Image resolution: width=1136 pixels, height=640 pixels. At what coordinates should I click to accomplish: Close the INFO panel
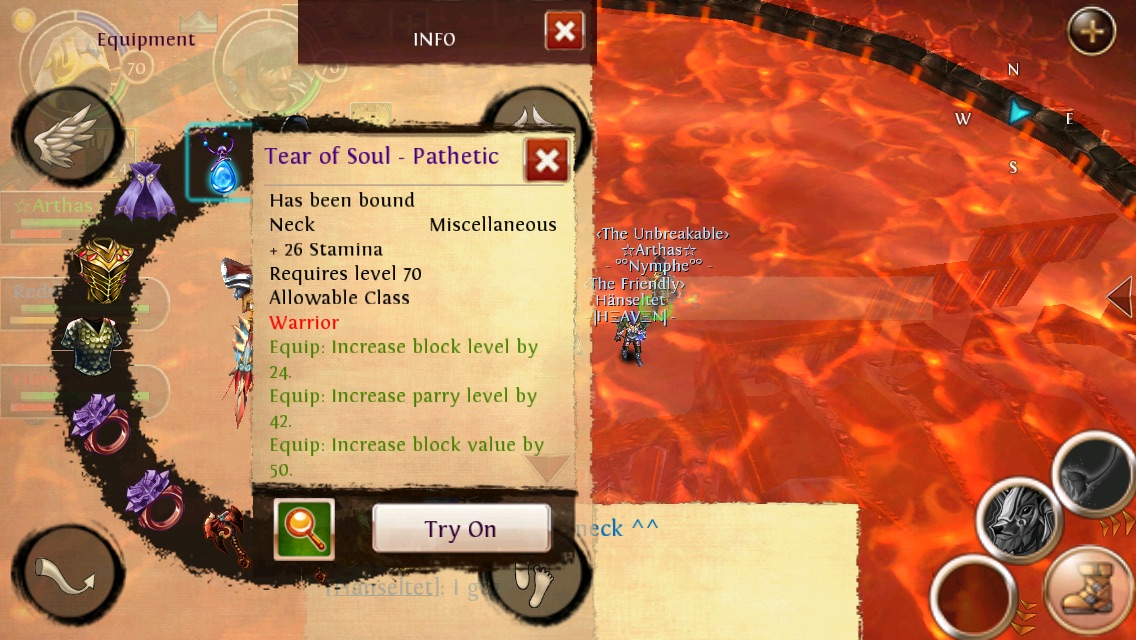(564, 32)
